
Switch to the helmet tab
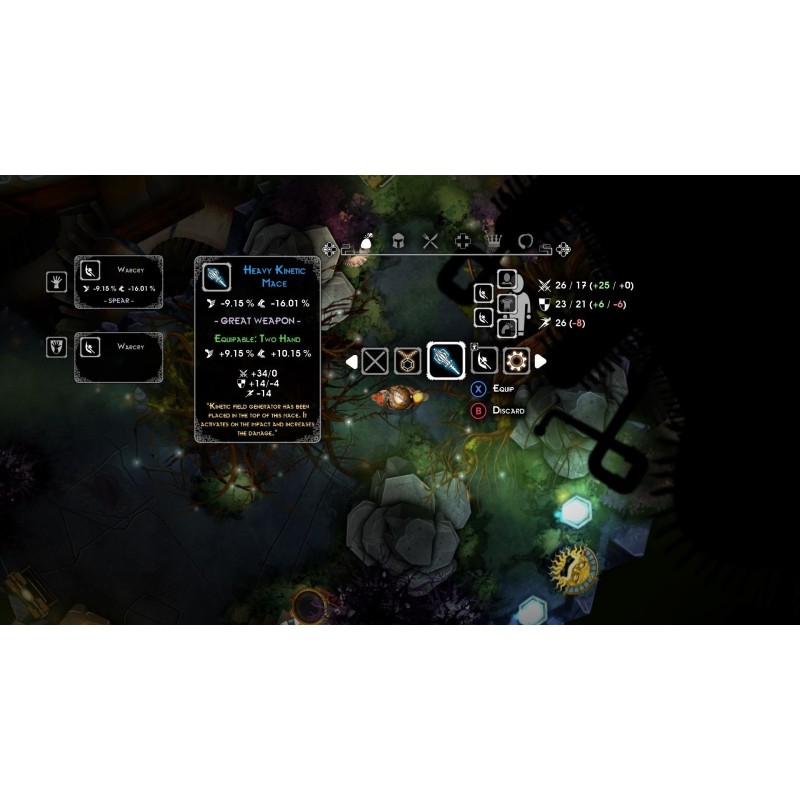397,241
